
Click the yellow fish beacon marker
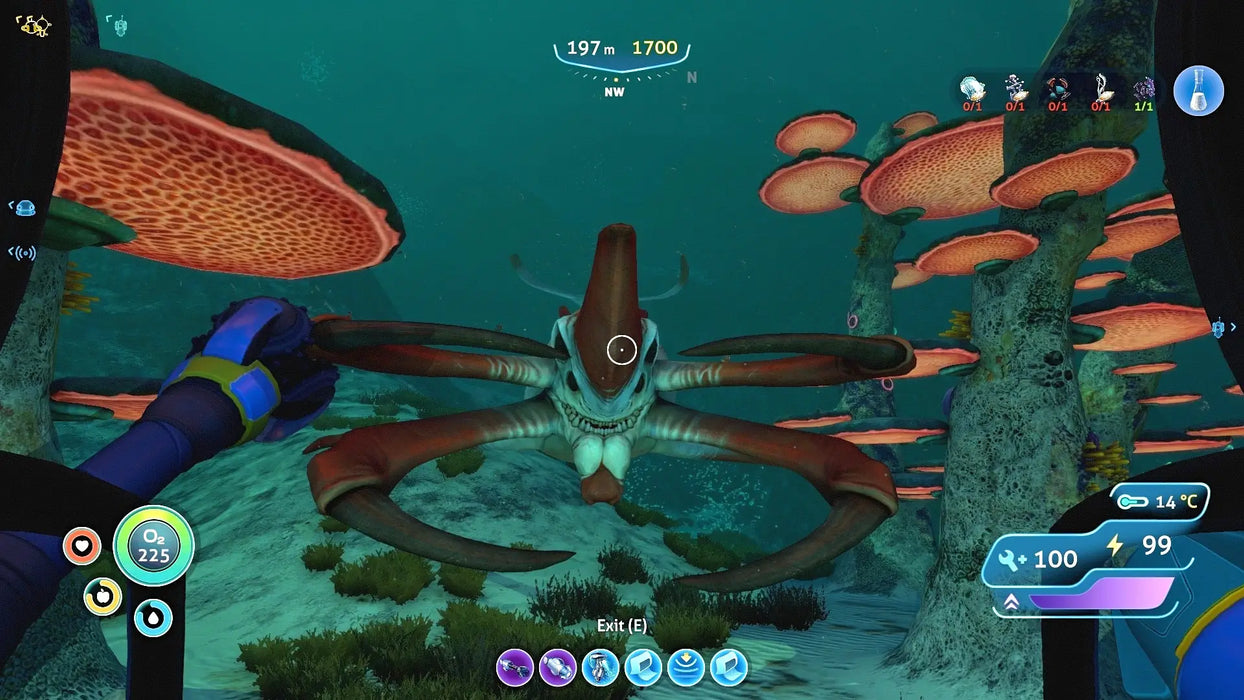pyautogui.click(x=34, y=26)
